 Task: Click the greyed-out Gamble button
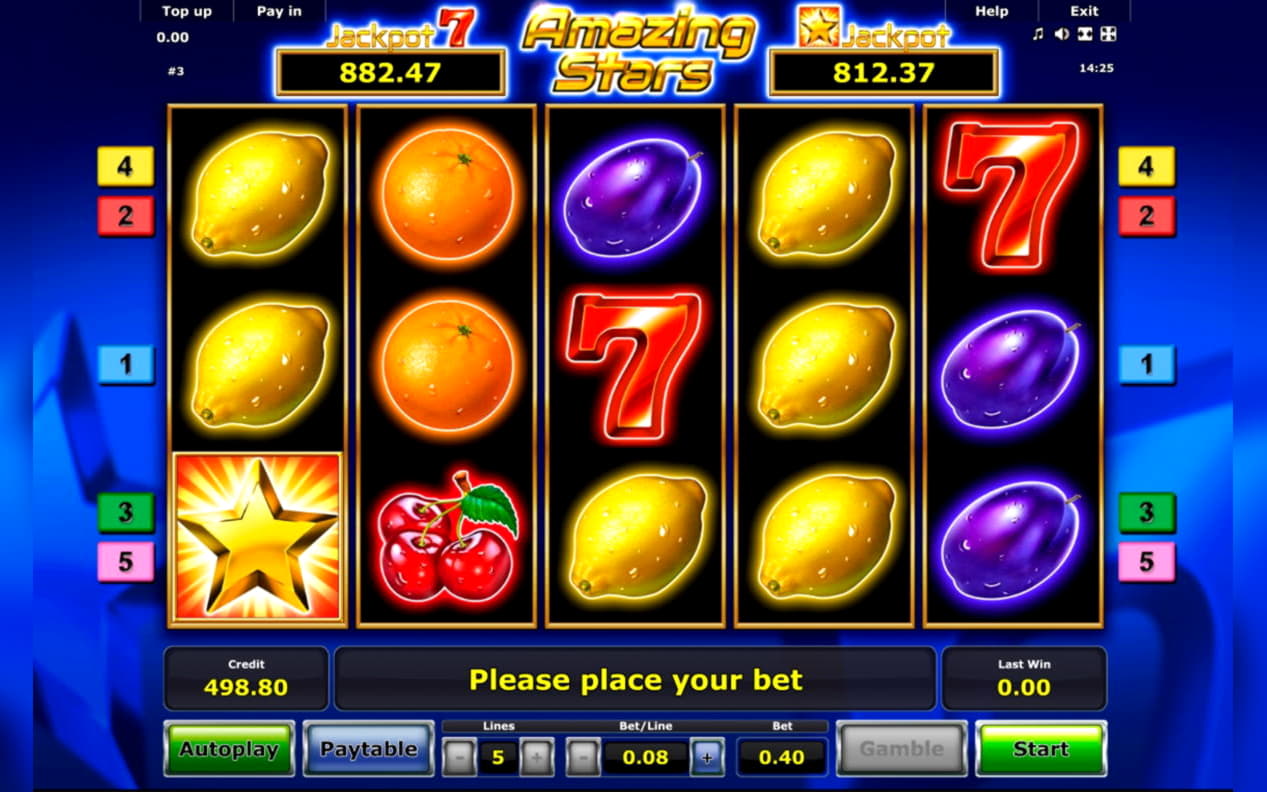point(901,748)
